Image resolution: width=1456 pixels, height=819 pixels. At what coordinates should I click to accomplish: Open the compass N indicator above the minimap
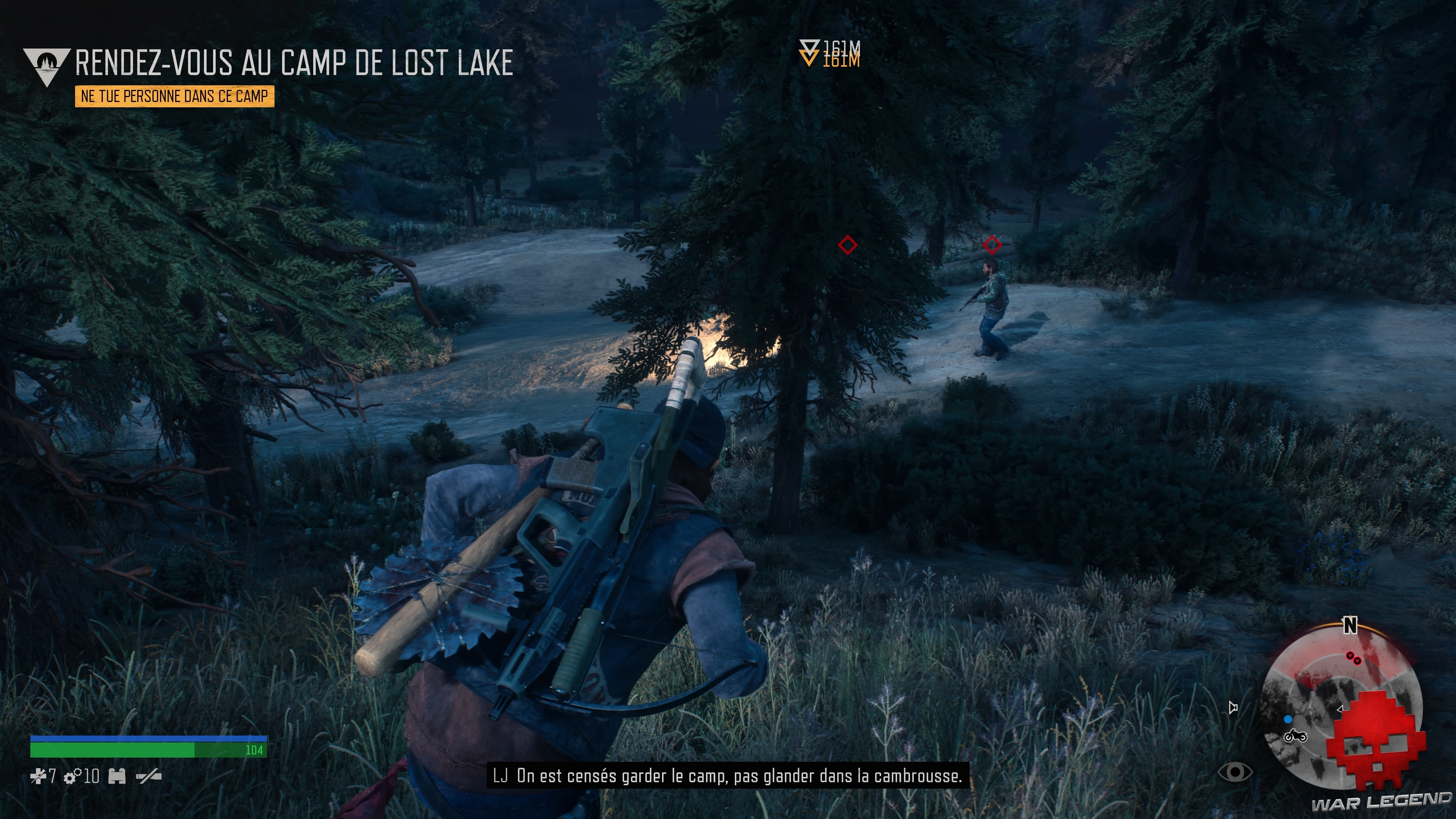1350,625
